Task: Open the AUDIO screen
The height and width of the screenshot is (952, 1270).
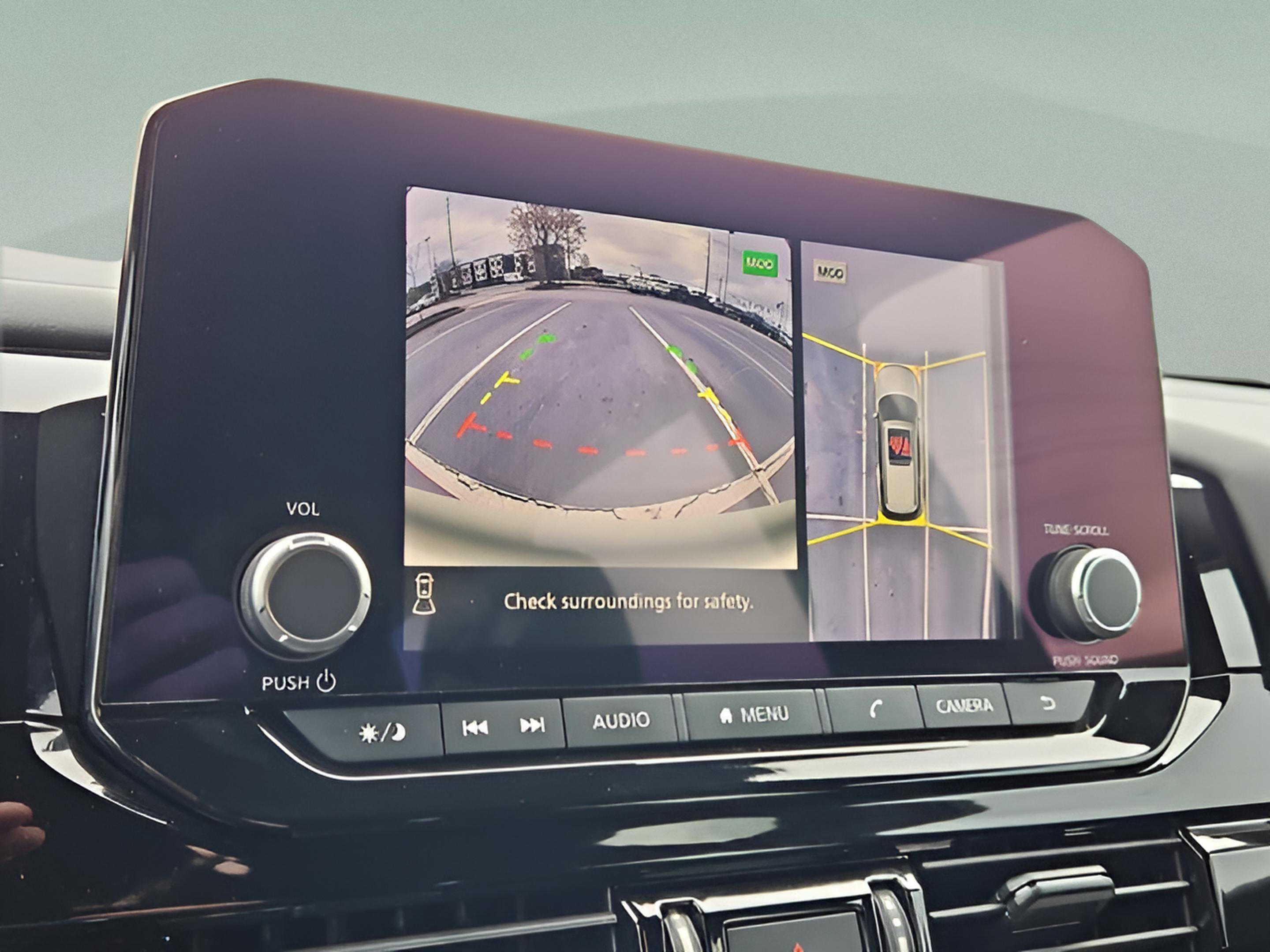Action: click(x=620, y=721)
